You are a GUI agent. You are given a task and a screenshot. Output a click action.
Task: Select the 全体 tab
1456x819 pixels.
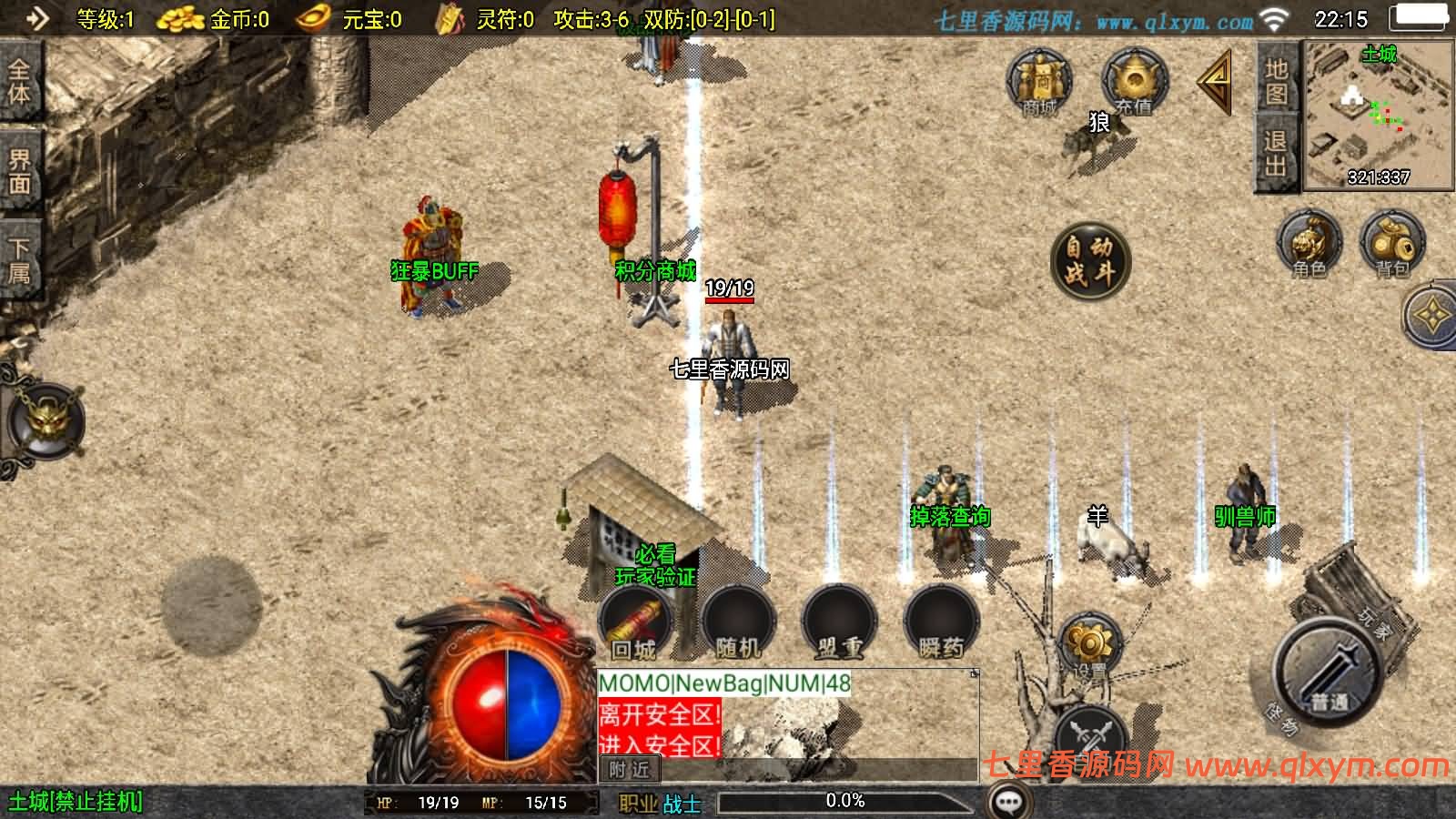coord(19,82)
